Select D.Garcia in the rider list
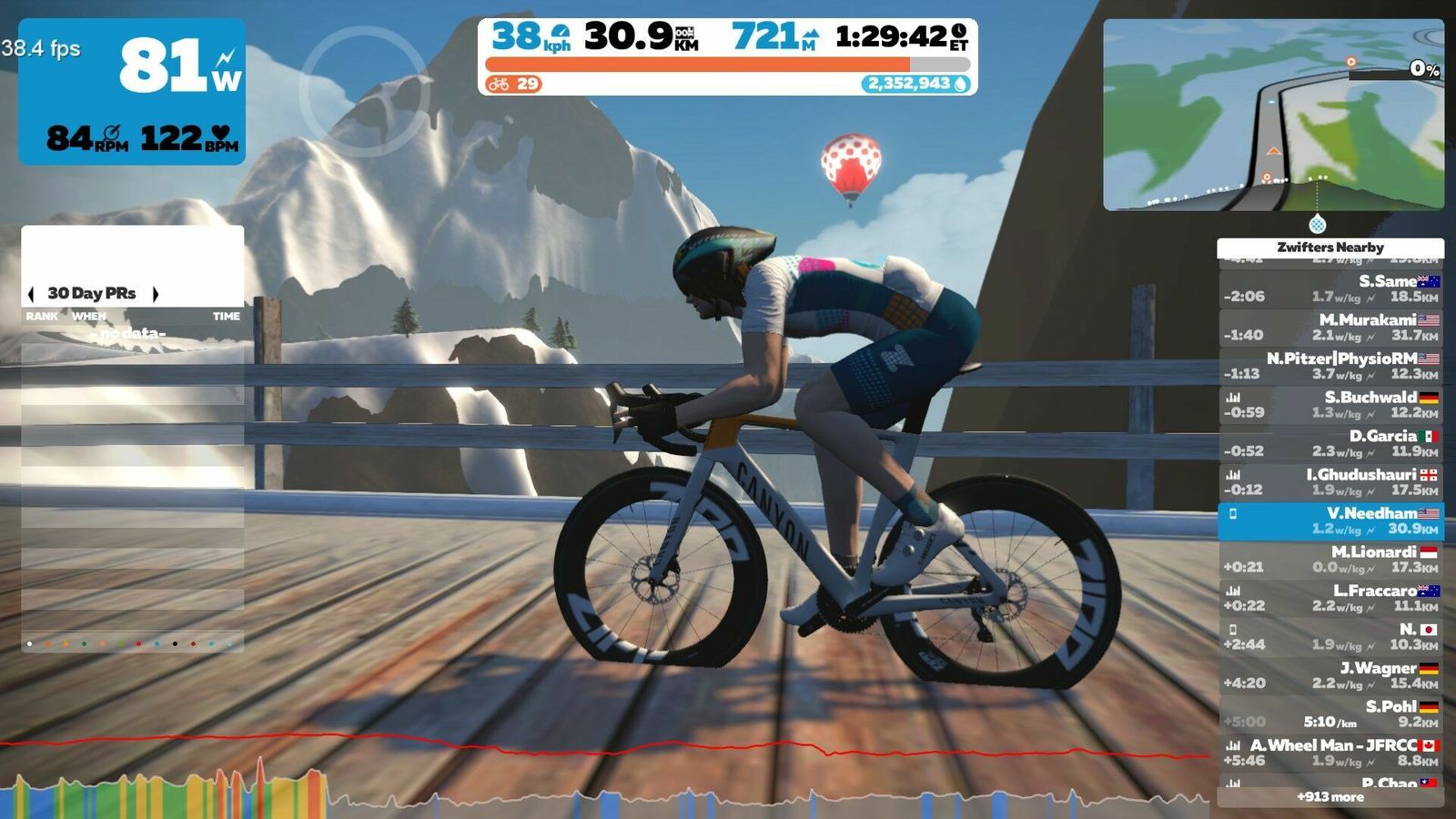The height and width of the screenshot is (819, 1456). pyautogui.click(x=1330, y=443)
